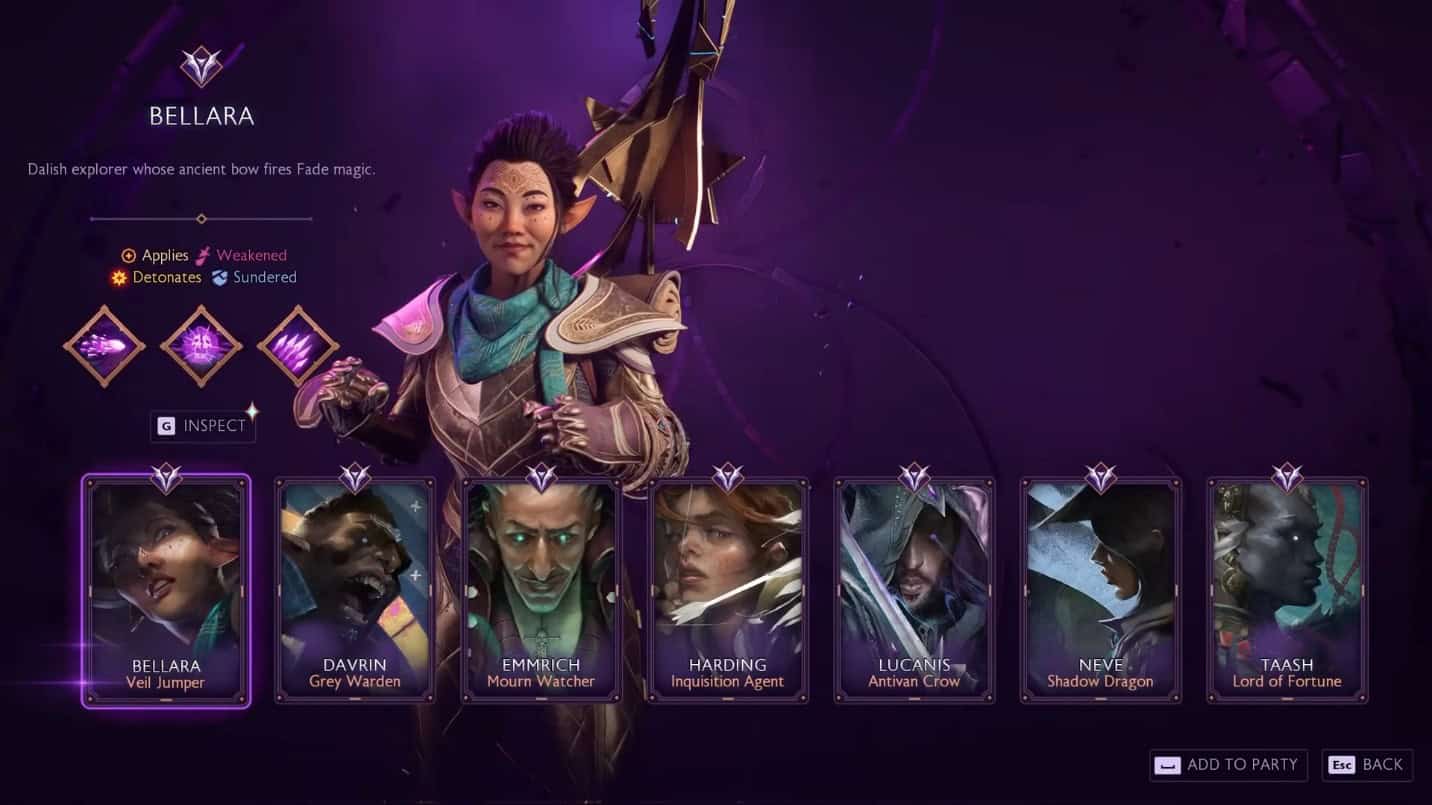Select Harding the Inquisition Agent card
Screen dimensions: 1432x805
[727, 590]
